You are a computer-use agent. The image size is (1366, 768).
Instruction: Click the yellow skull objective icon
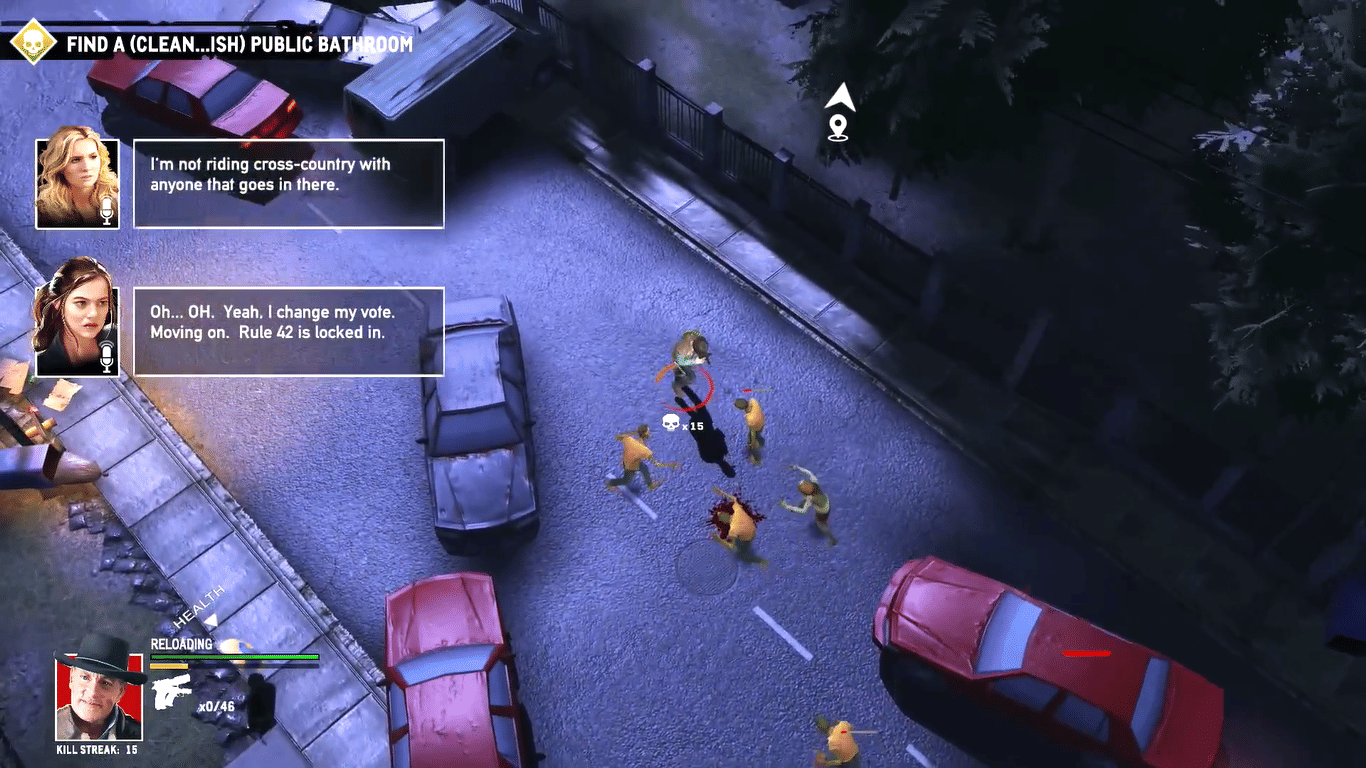click(33, 41)
